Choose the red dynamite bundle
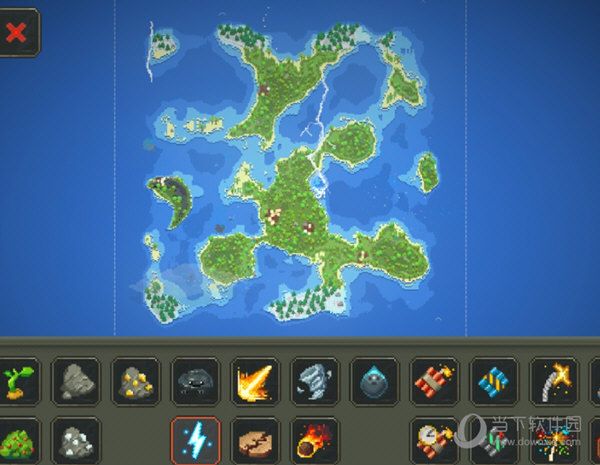 435,381
